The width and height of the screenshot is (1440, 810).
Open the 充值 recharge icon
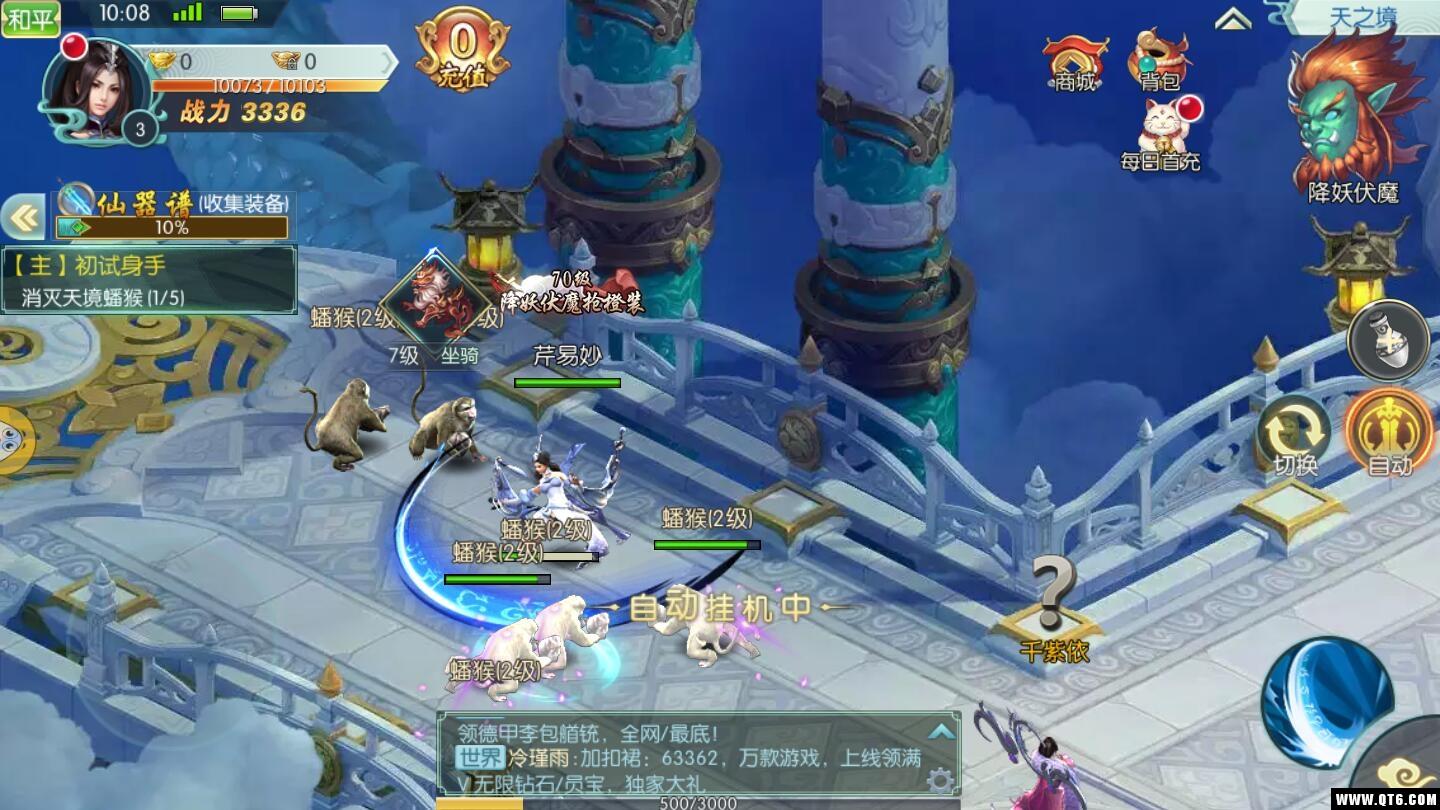[x=462, y=50]
